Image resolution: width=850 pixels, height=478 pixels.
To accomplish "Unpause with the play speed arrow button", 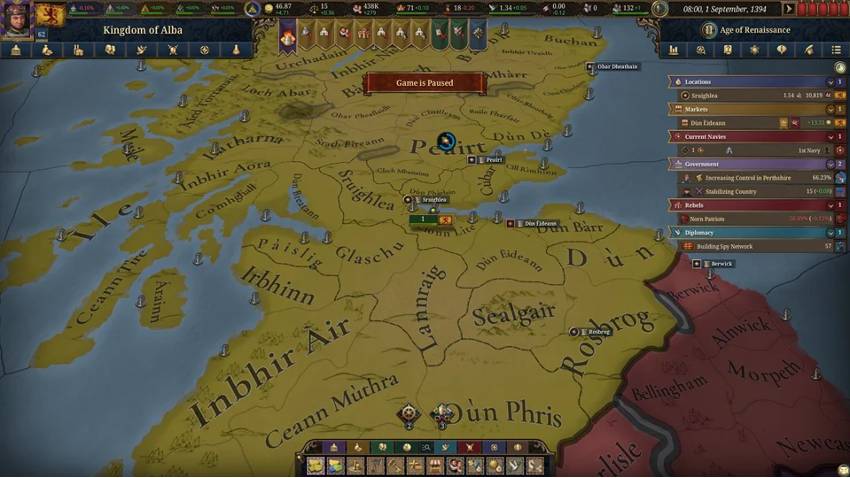I will pos(790,9).
